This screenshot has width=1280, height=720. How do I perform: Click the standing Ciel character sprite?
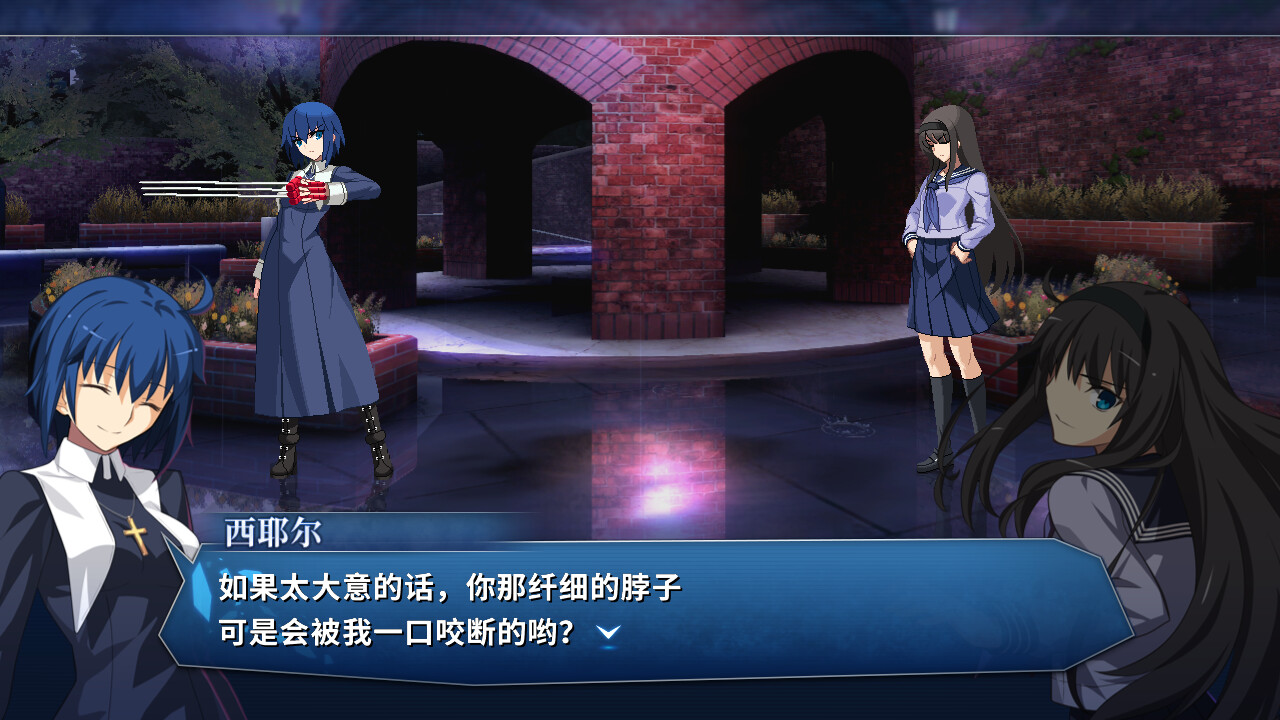click(x=320, y=280)
